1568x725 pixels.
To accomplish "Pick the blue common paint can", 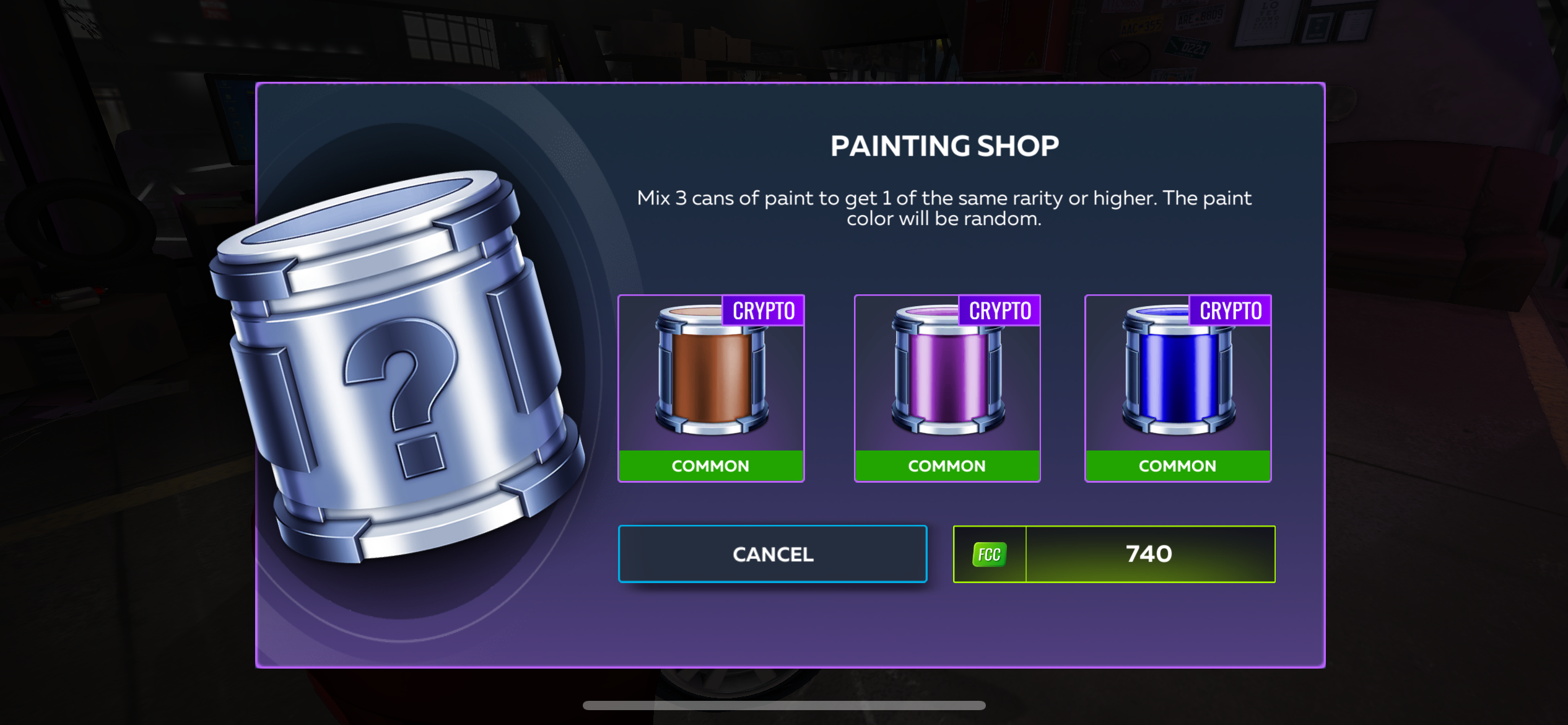I will pos(1177,388).
